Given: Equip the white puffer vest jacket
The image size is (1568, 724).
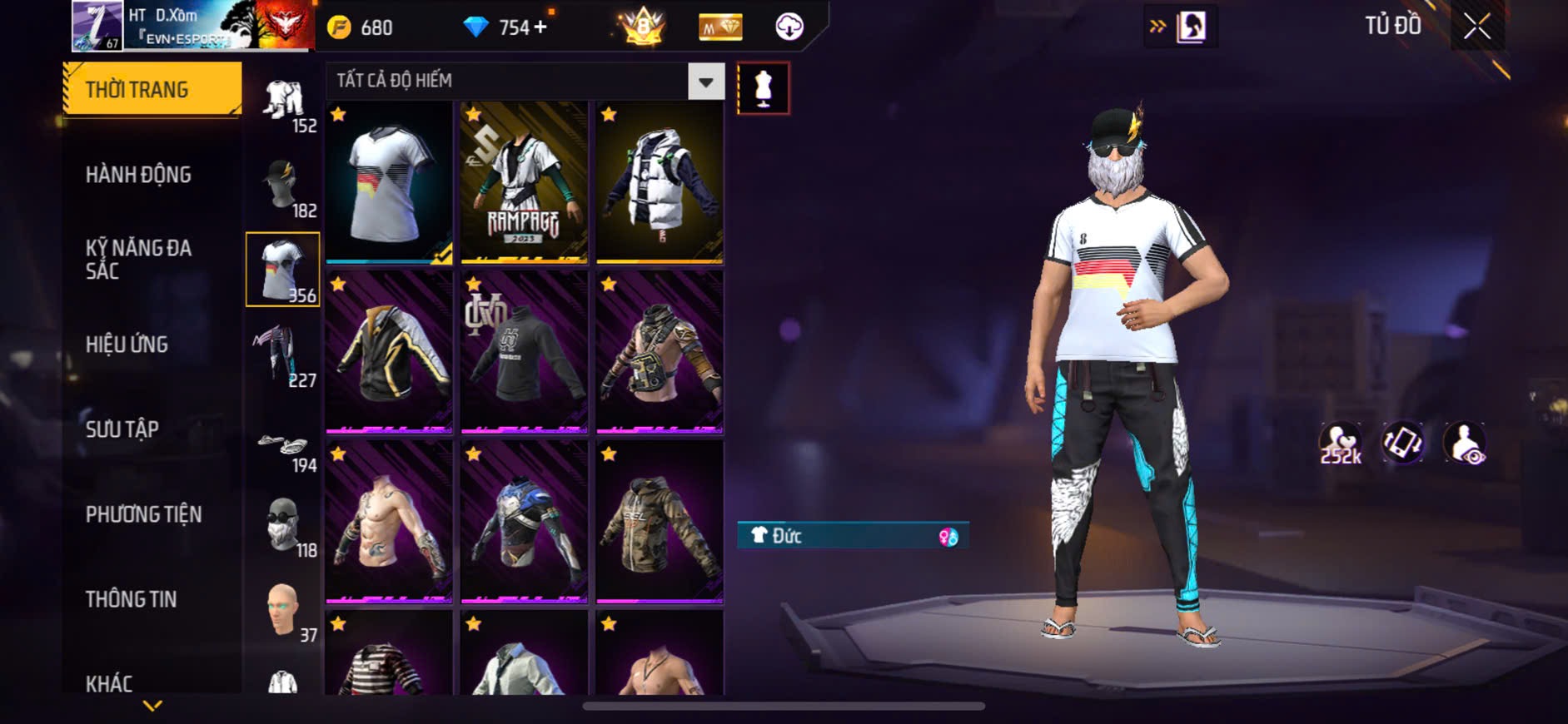Looking at the screenshot, I should coord(660,183).
